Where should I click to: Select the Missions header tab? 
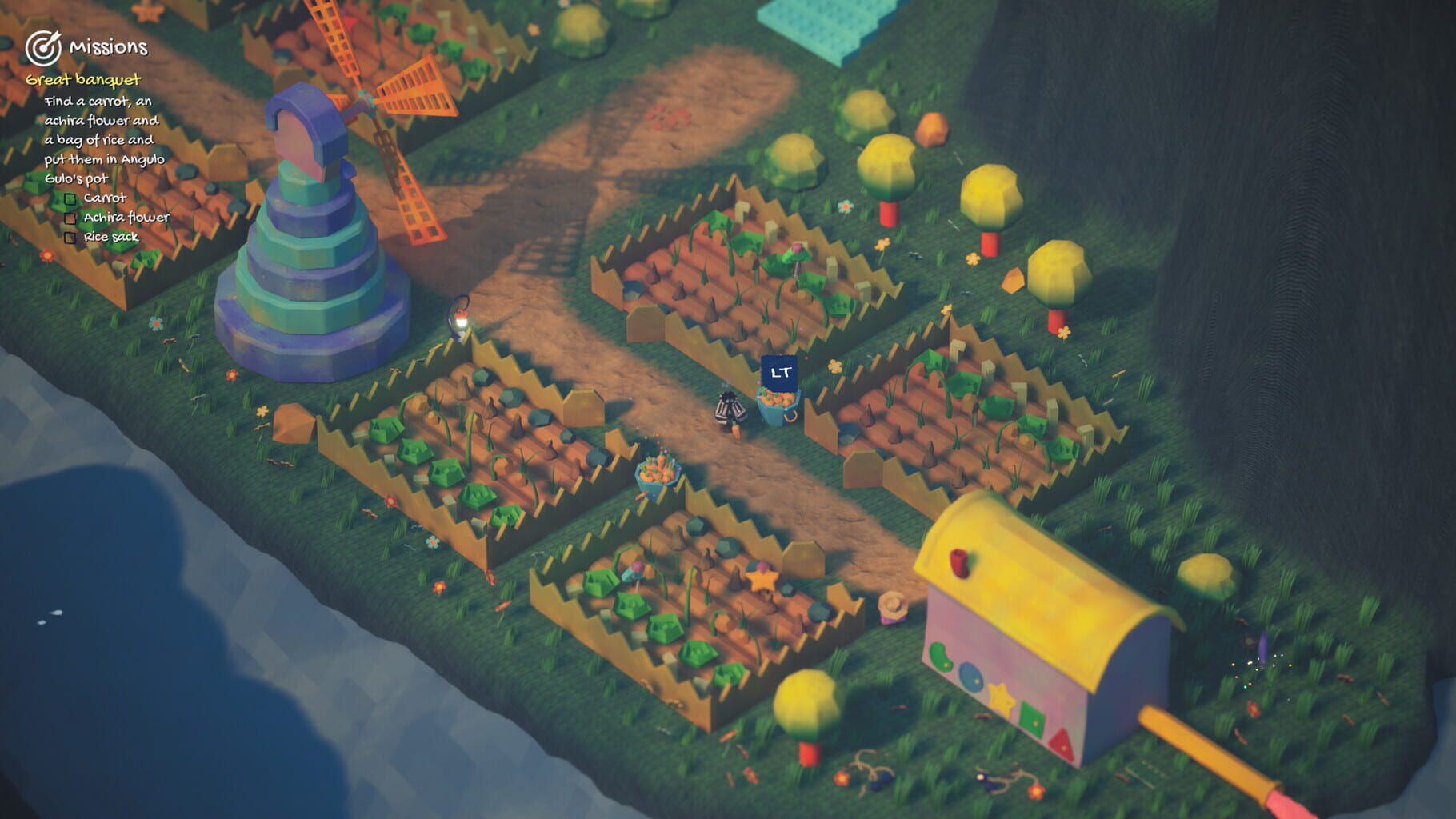click(x=110, y=47)
